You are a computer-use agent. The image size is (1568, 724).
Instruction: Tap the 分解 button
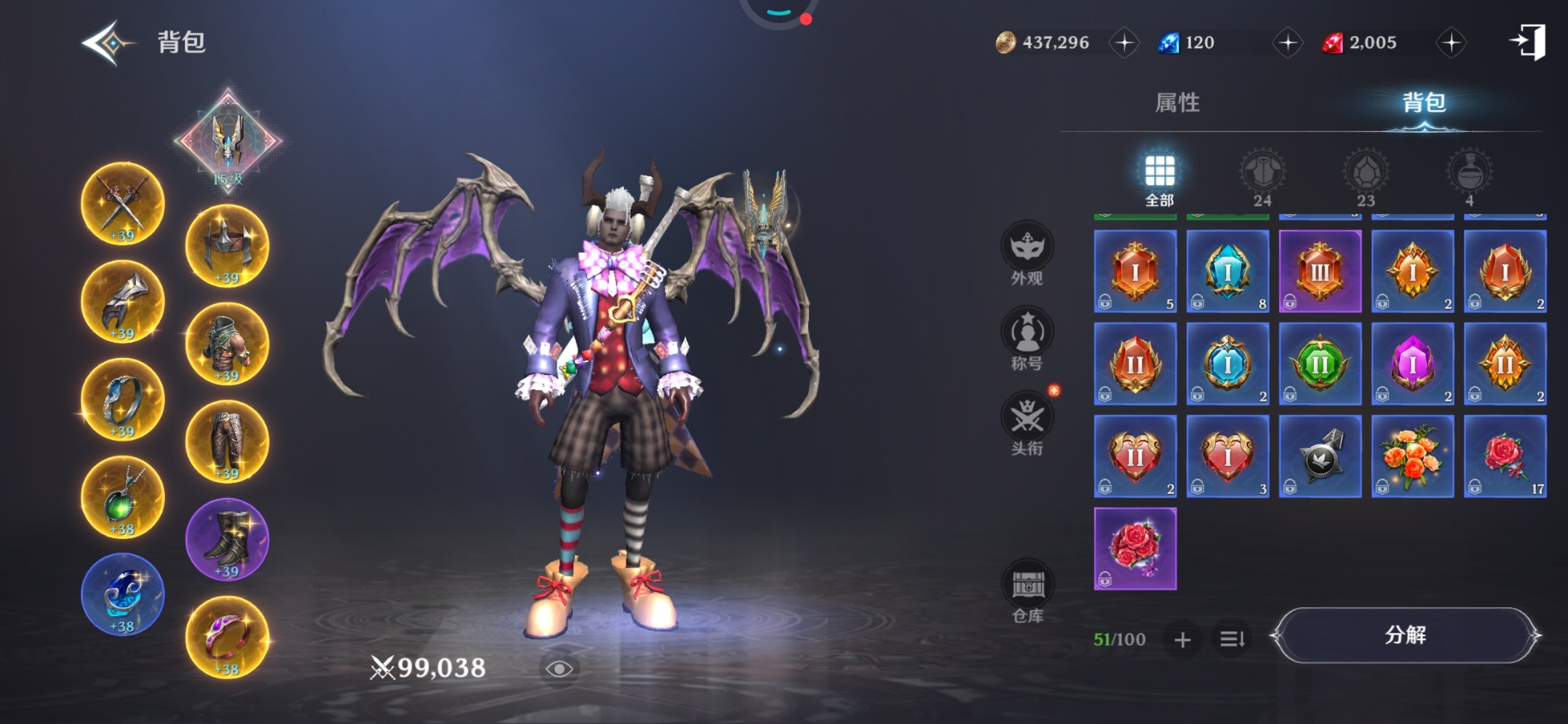pyautogui.click(x=1405, y=635)
